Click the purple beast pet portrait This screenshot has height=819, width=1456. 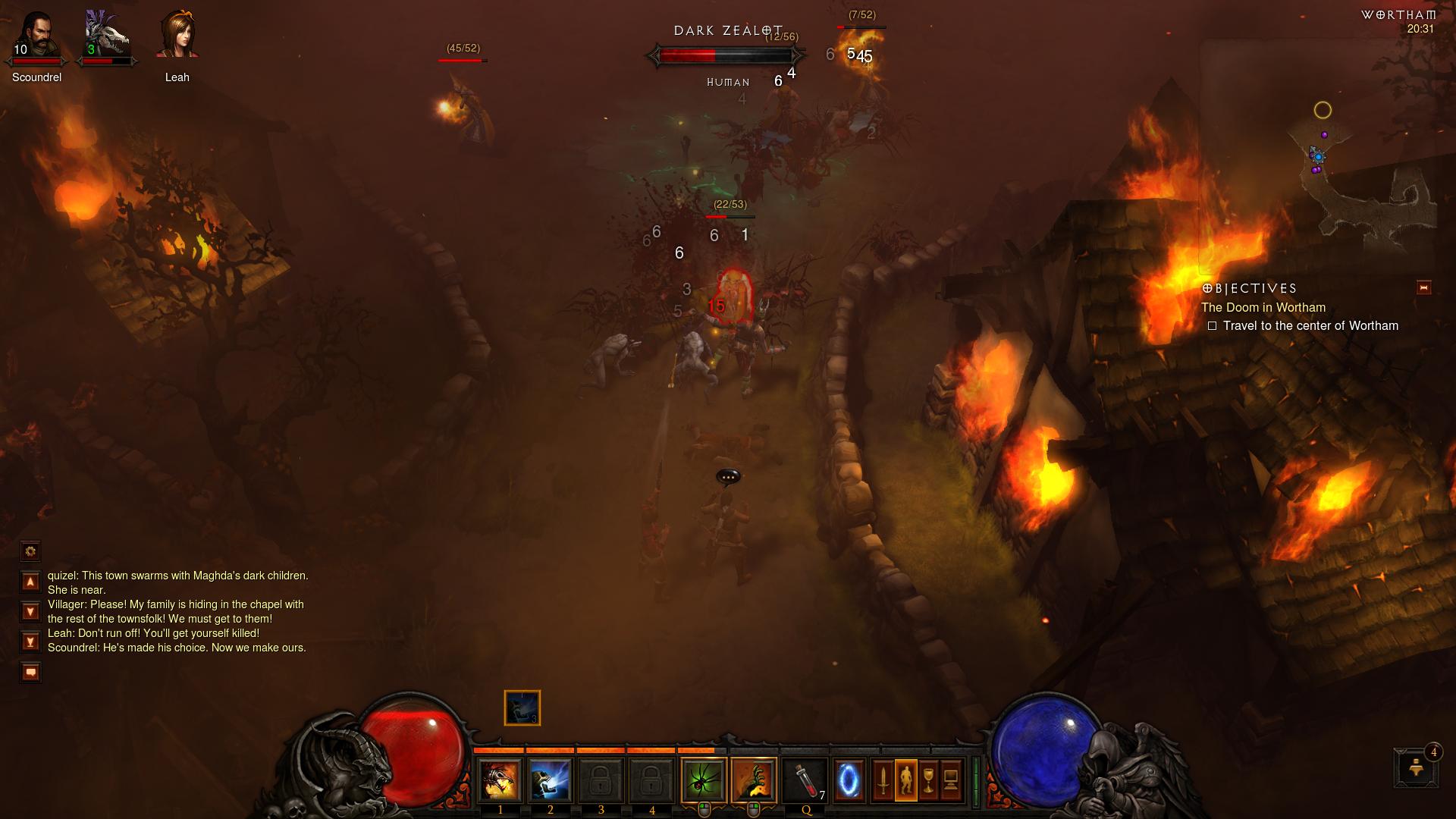107,36
